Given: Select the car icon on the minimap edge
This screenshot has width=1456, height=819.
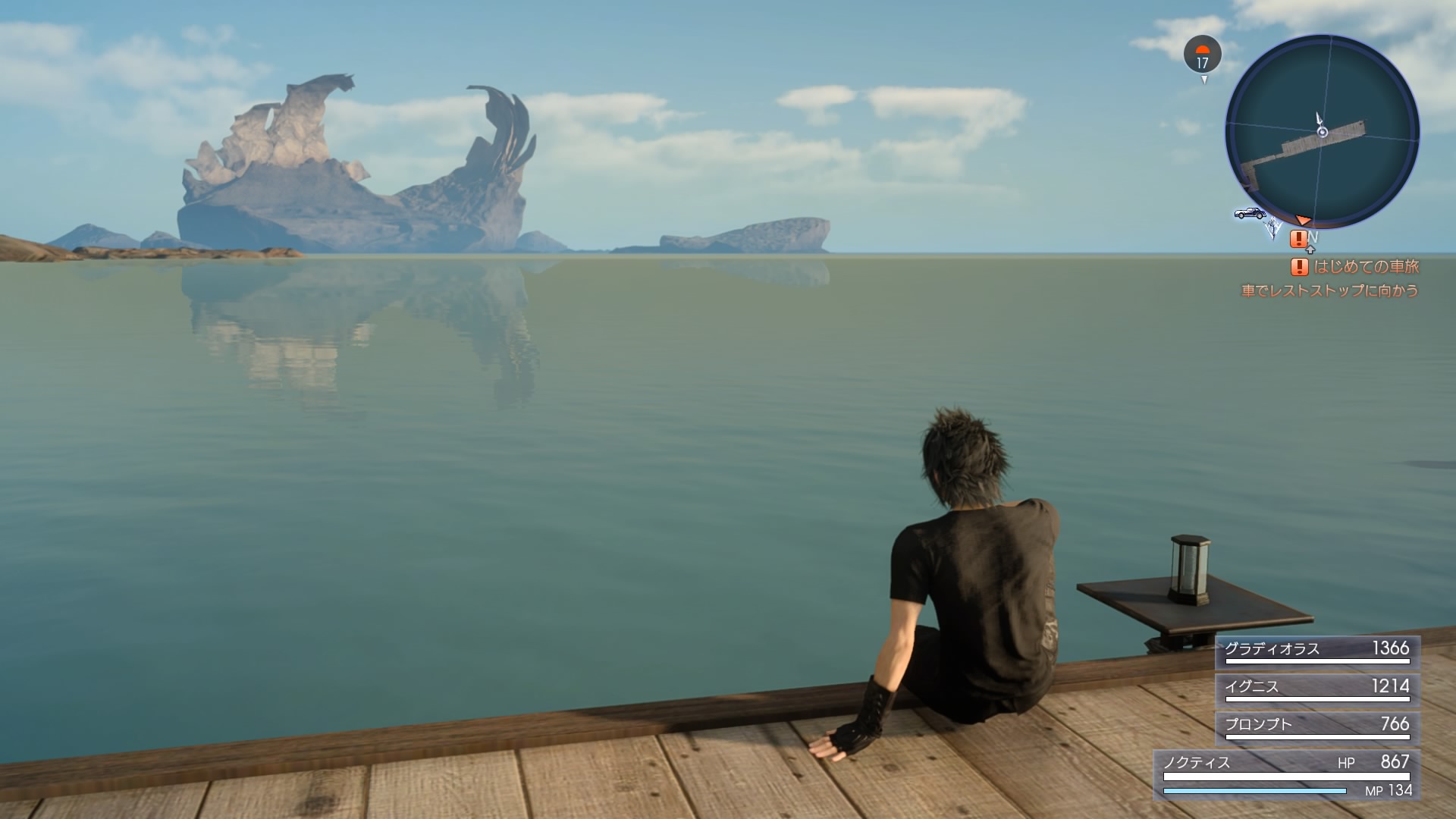Looking at the screenshot, I should pos(1249,213).
